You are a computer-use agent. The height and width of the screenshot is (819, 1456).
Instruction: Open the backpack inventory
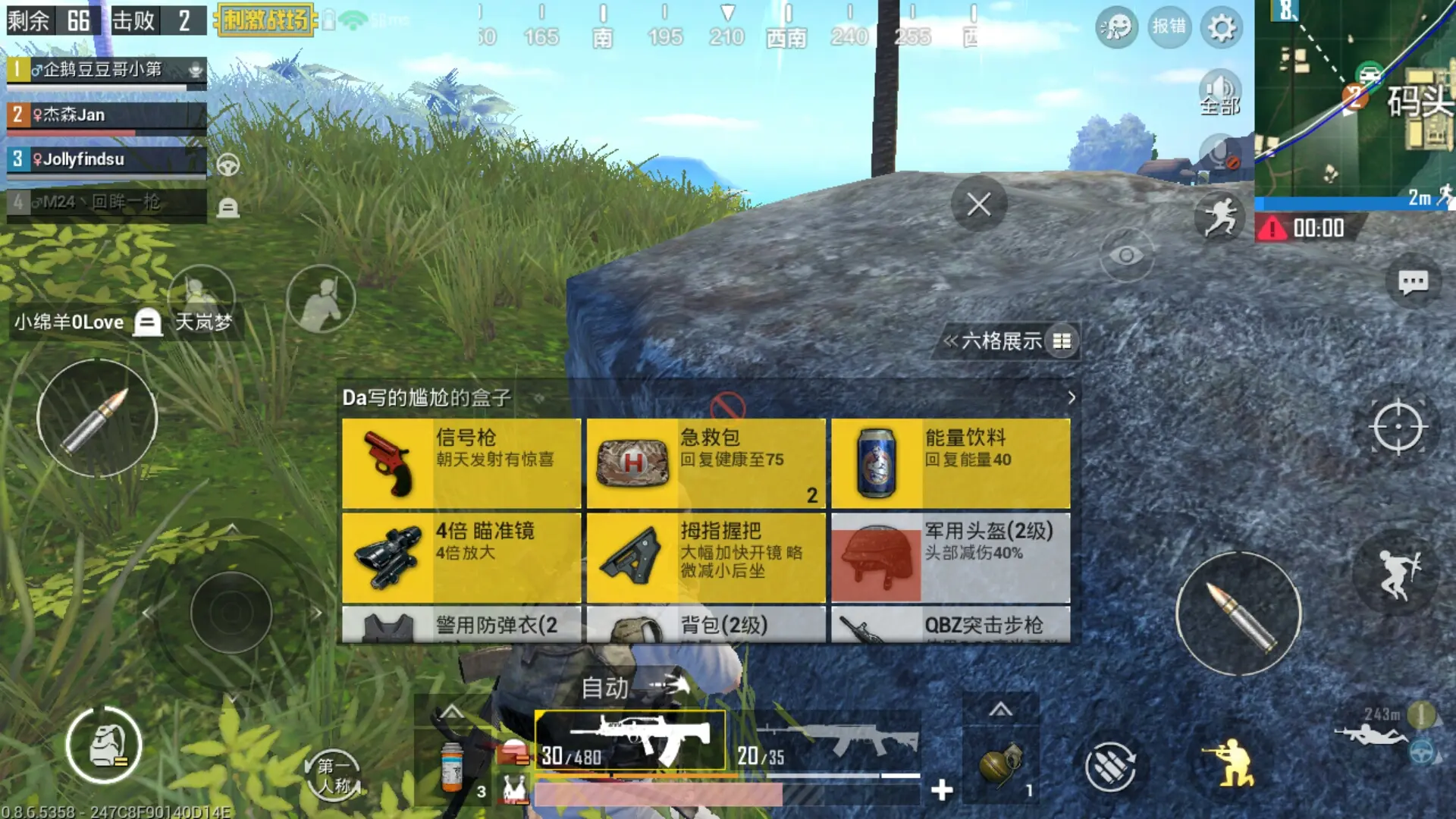(x=105, y=746)
